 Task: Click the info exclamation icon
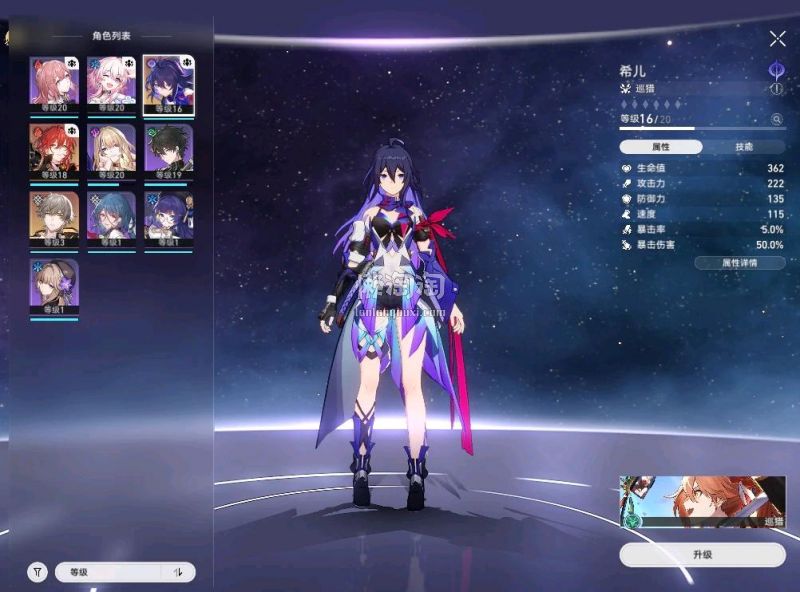pos(776,89)
